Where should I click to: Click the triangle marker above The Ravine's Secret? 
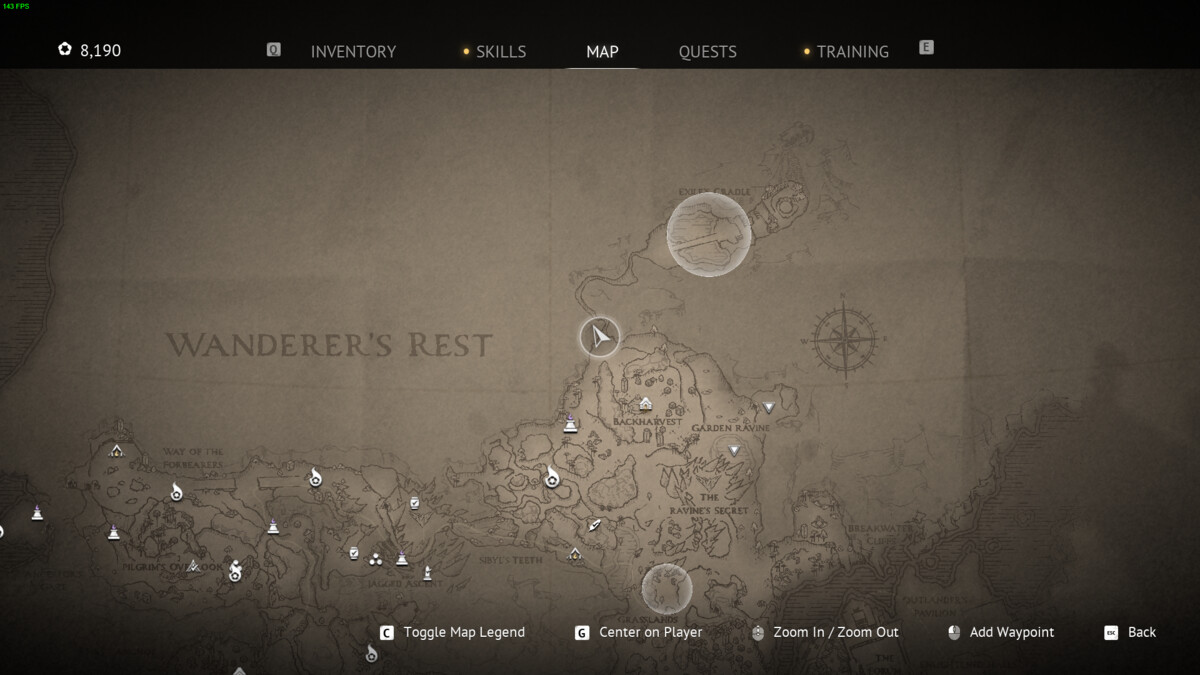tap(733, 451)
